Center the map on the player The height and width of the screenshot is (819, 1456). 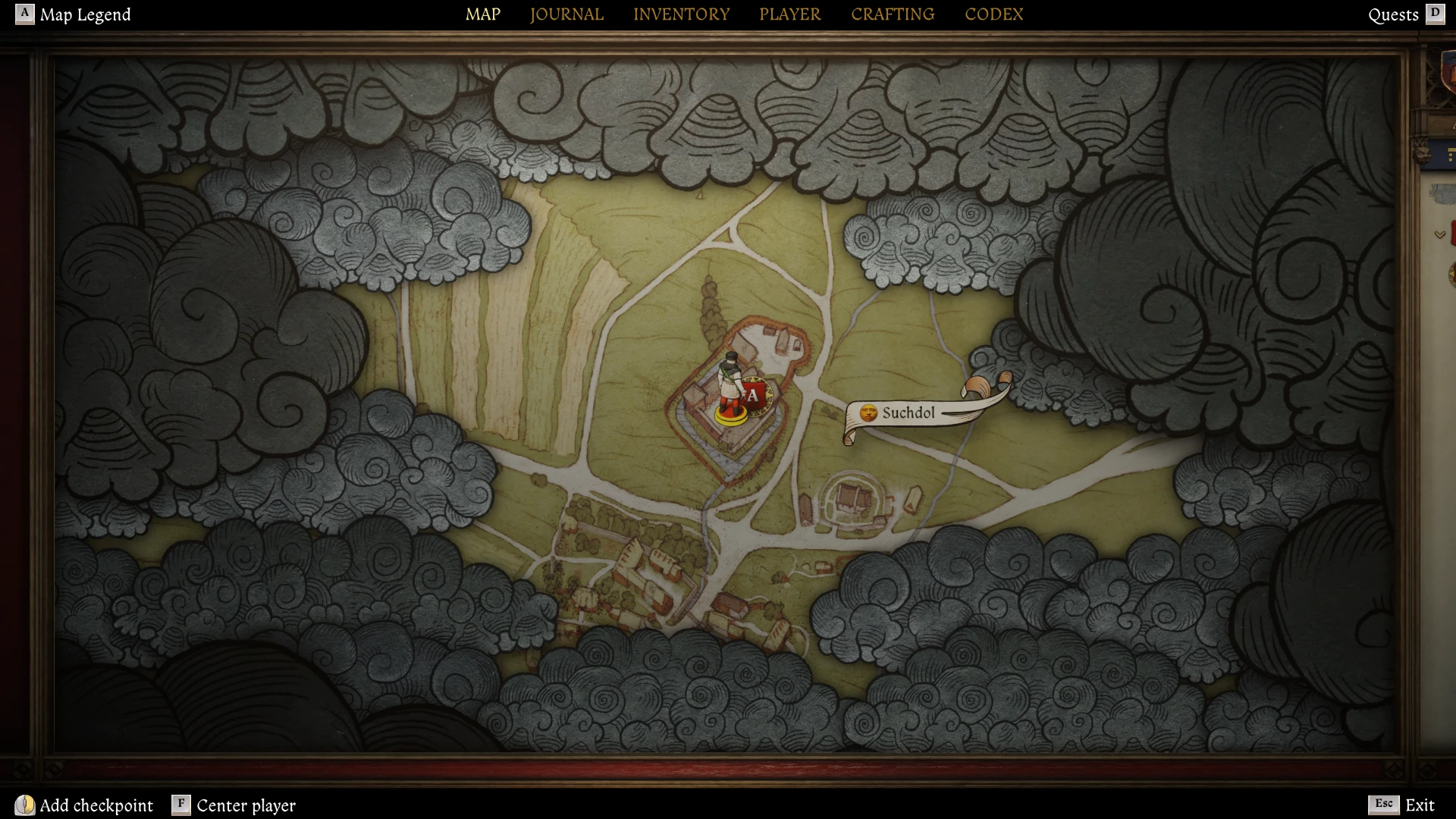[x=234, y=805]
